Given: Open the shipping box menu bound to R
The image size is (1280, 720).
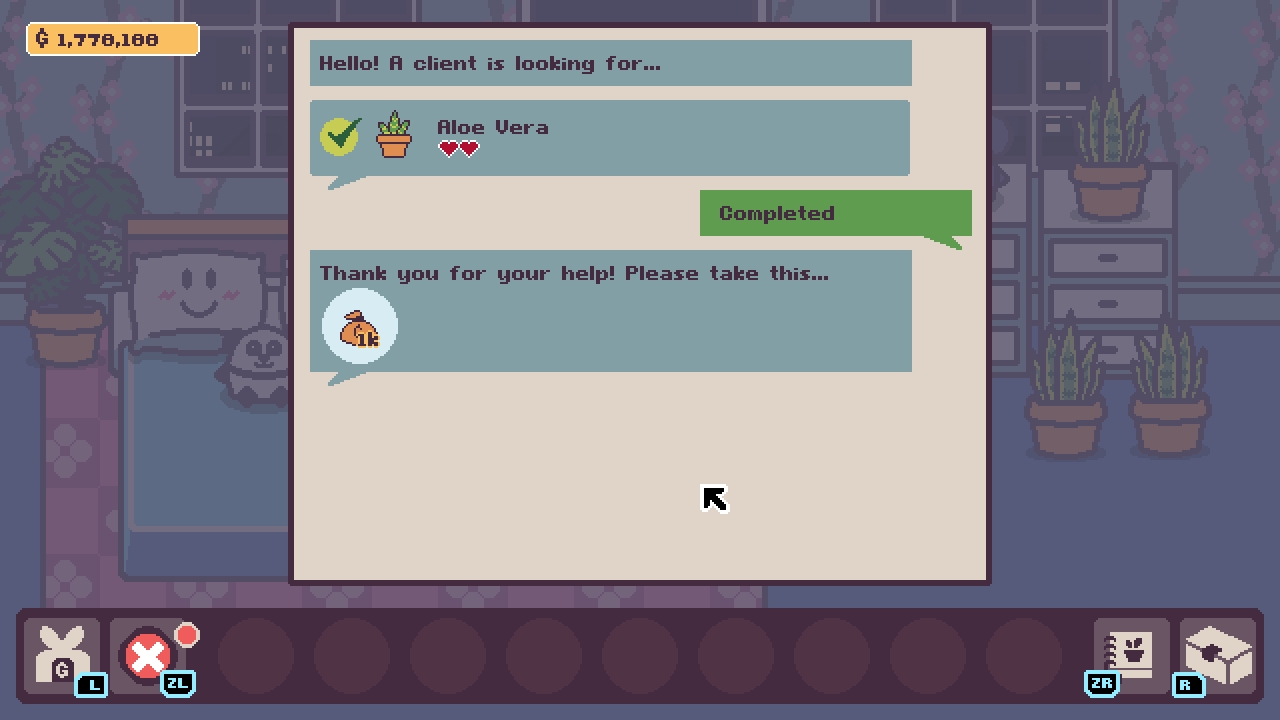Looking at the screenshot, I should [1217, 652].
